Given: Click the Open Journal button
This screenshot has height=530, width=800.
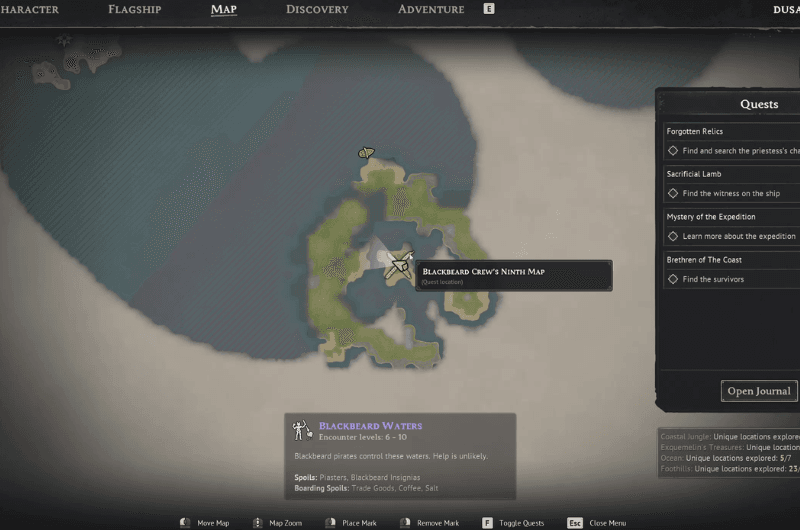Looking at the screenshot, I should pyautogui.click(x=759, y=391).
